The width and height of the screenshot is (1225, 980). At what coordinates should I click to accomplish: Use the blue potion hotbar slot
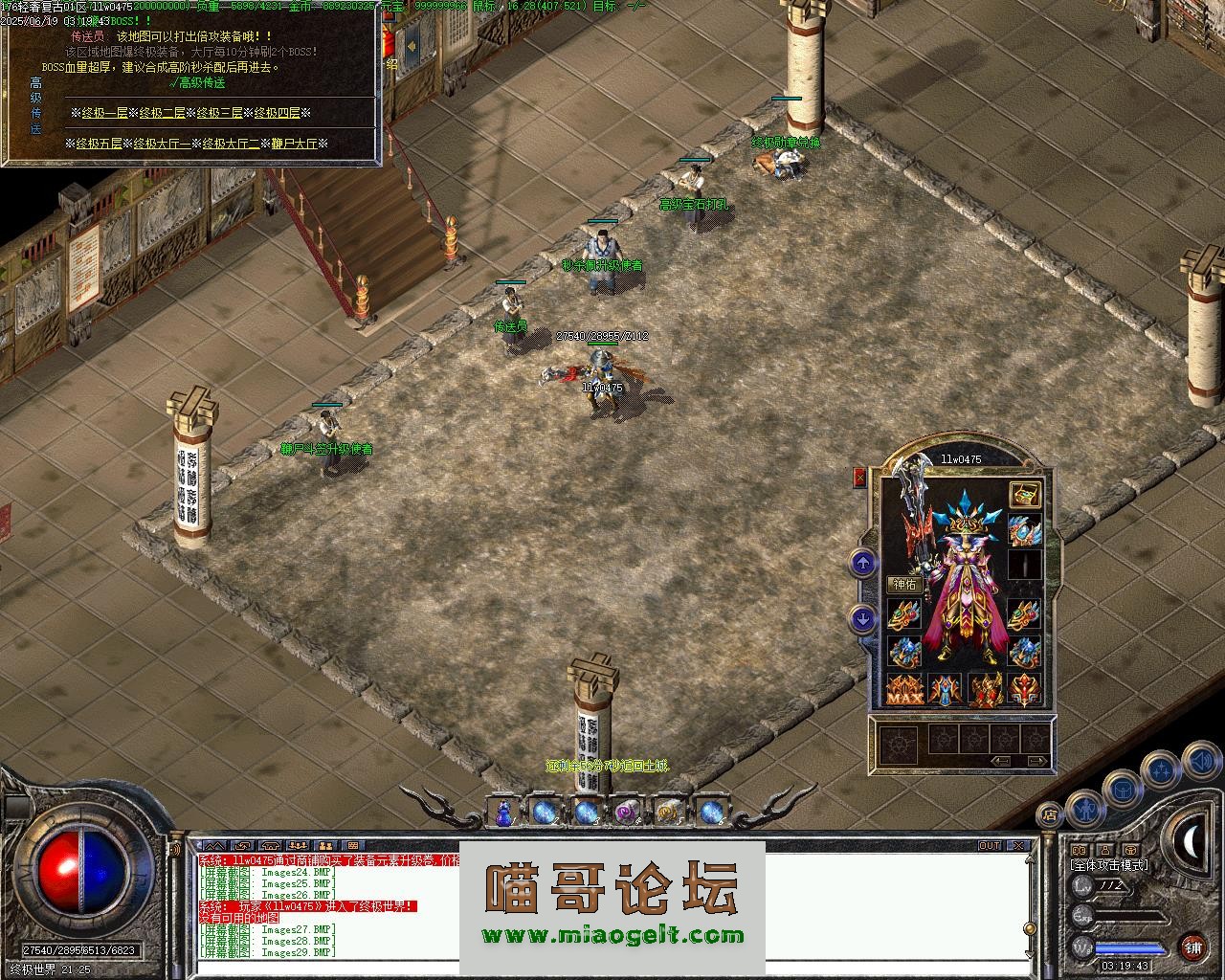503,813
